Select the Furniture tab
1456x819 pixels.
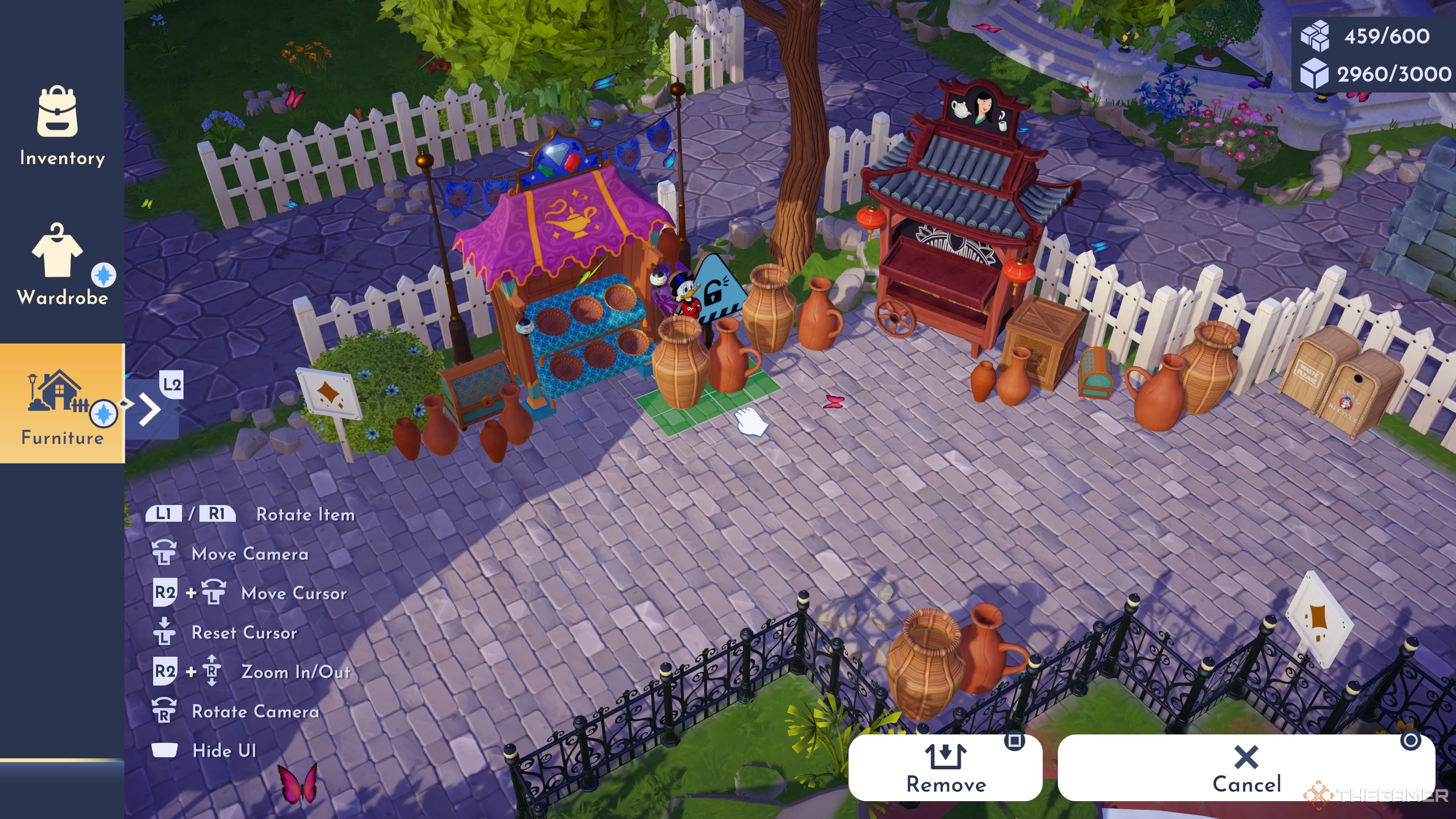click(61, 403)
